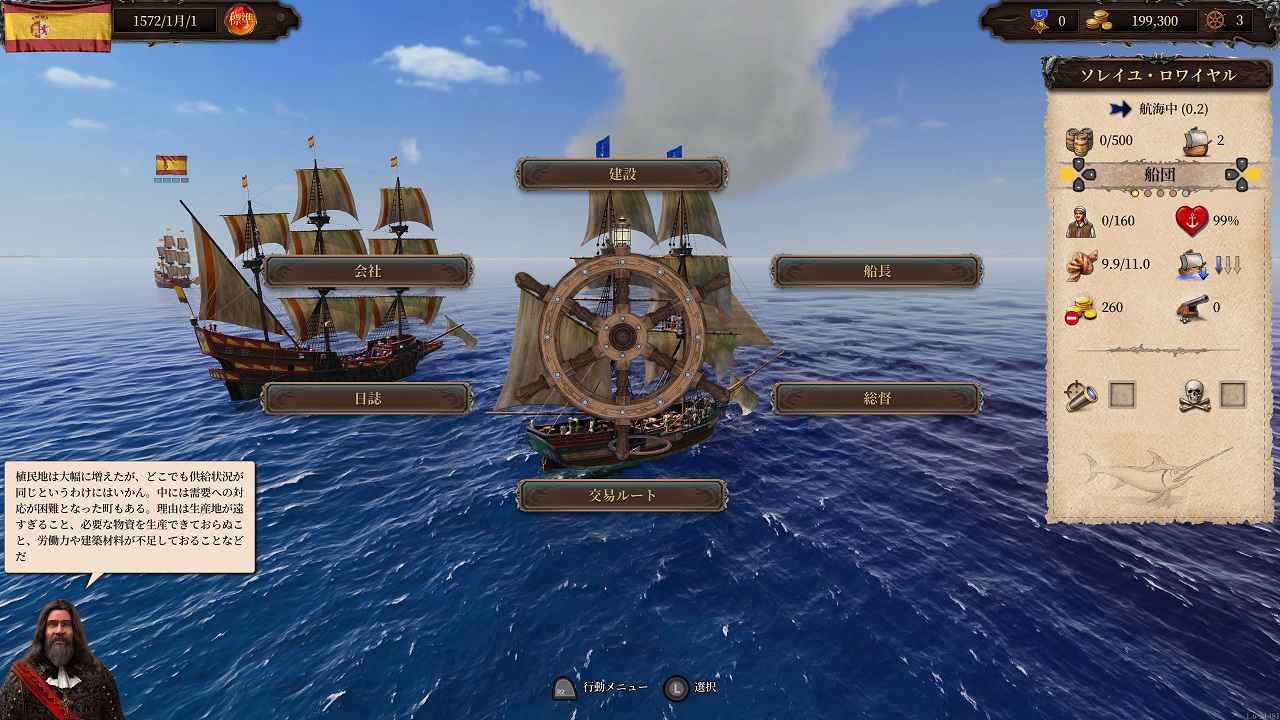Open the 交易ルート (Trade Route) menu
The width and height of the screenshot is (1280, 720).
coord(622,495)
